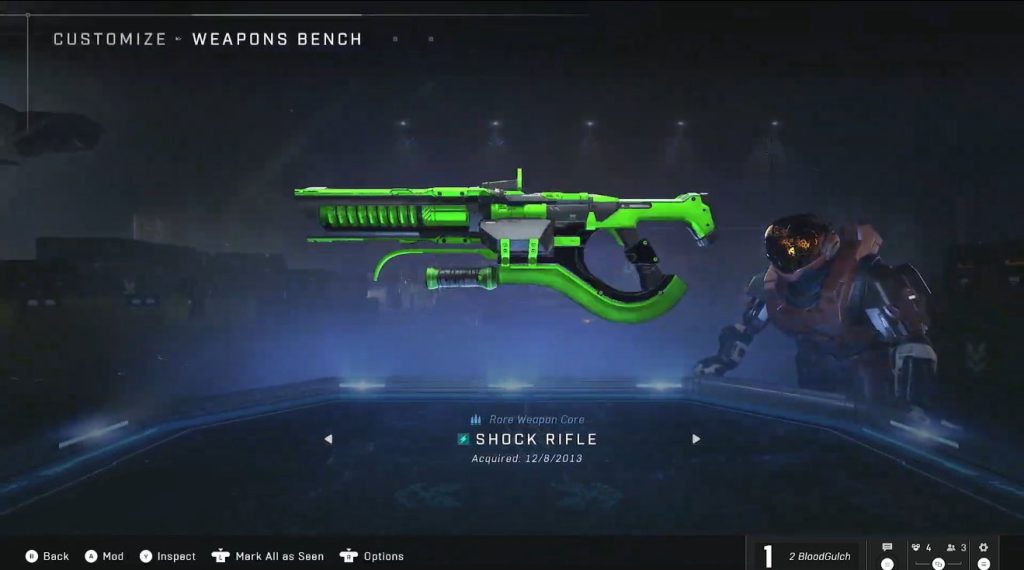
Task: Return to Customize via the breadcrumb
Action: click(109, 40)
